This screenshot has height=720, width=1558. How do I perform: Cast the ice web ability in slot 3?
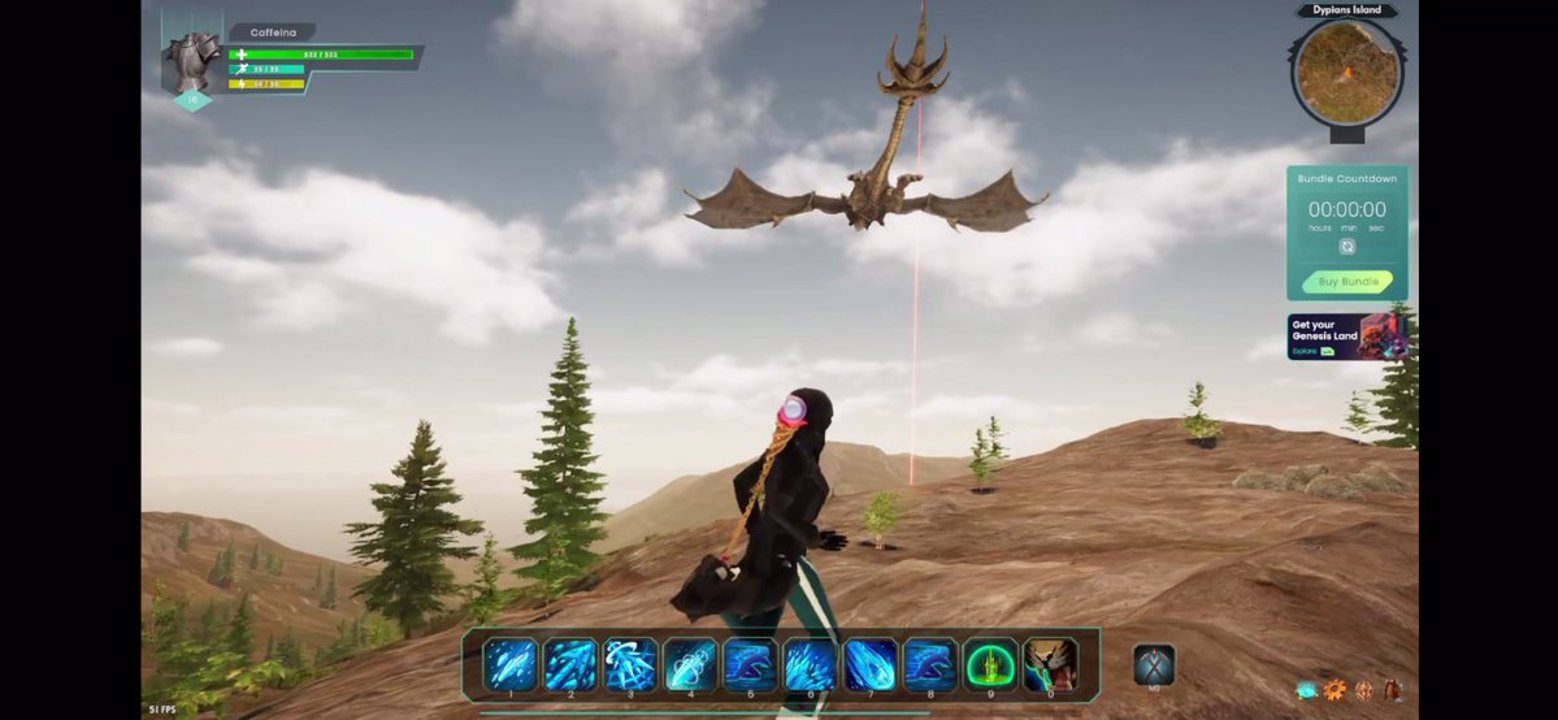pos(630,664)
